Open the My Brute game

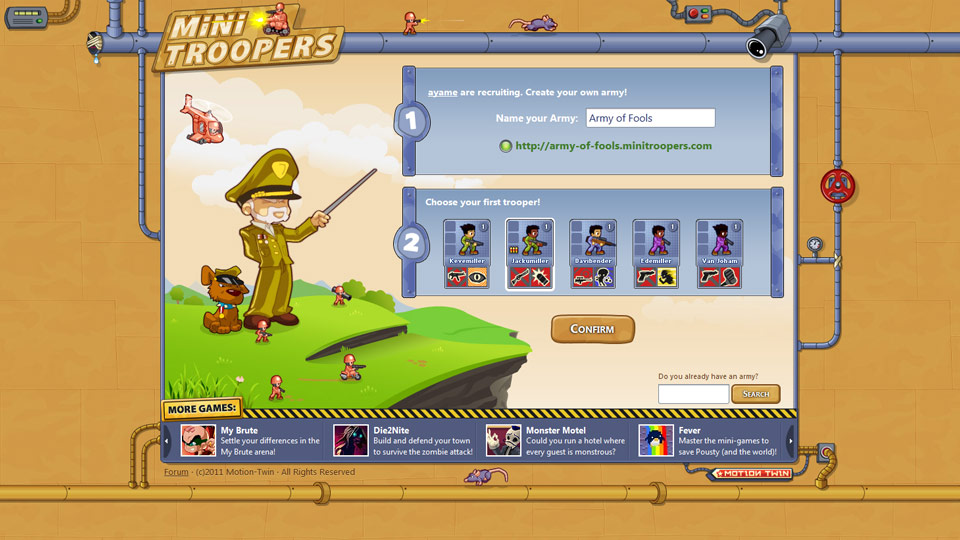[x=250, y=440]
